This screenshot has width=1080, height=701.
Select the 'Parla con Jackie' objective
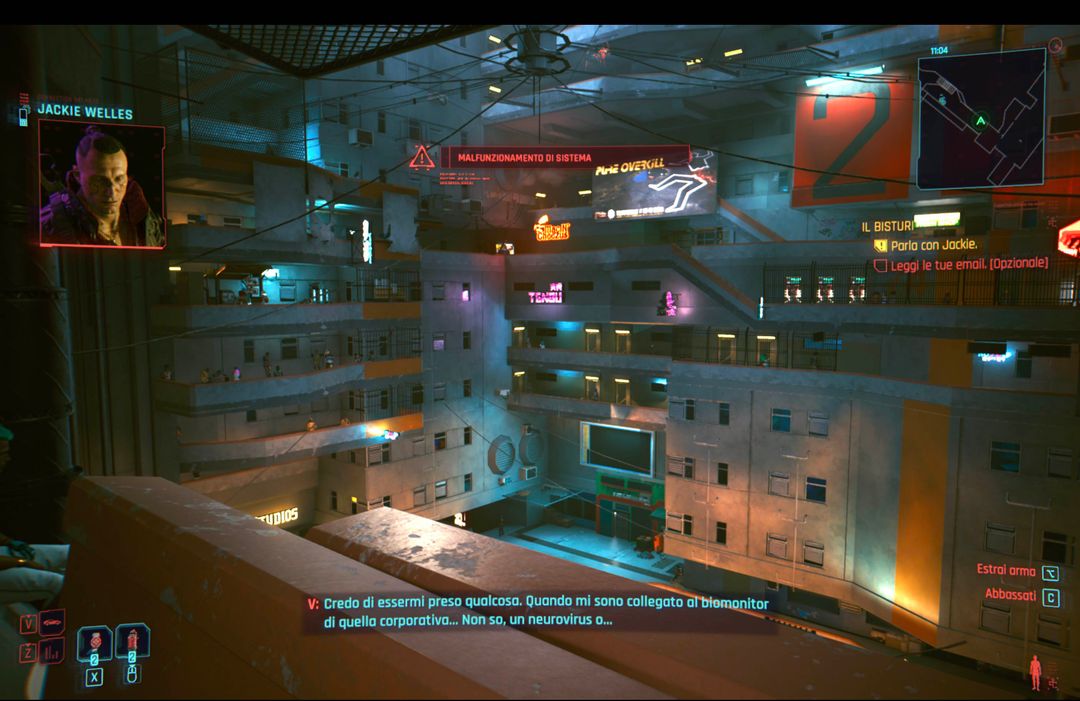click(x=934, y=244)
